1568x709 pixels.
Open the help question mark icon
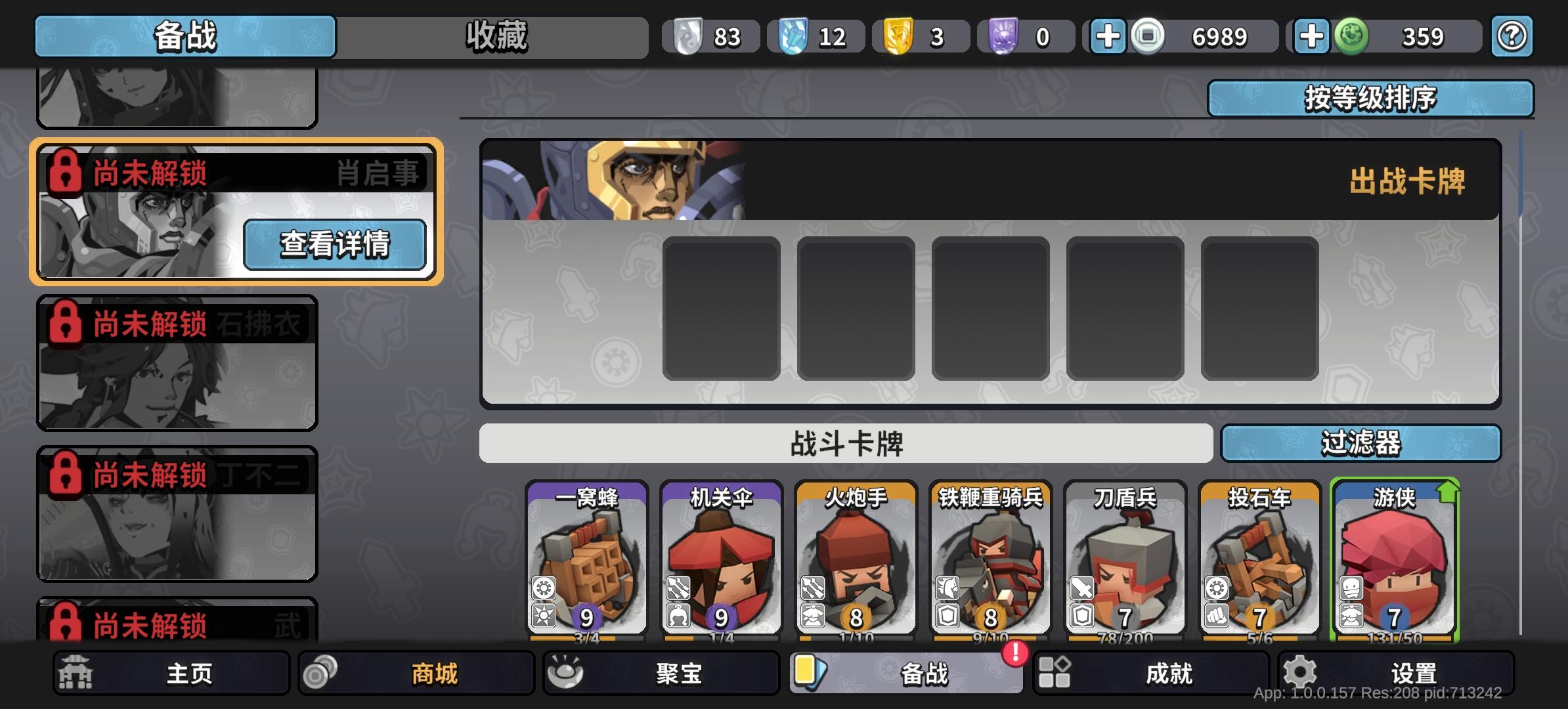coord(1512,36)
